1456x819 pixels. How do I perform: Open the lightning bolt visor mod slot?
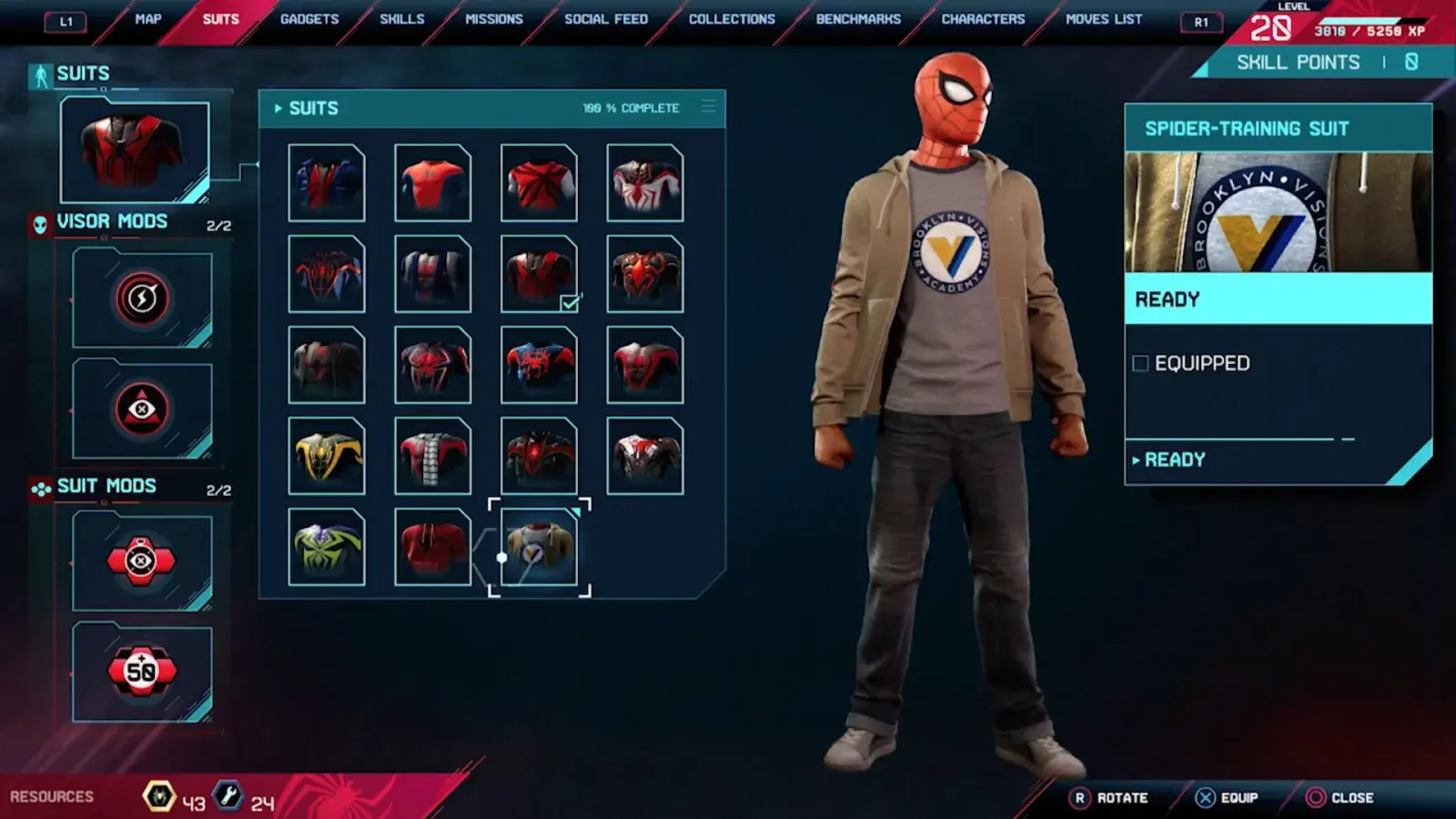pyautogui.click(x=142, y=298)
